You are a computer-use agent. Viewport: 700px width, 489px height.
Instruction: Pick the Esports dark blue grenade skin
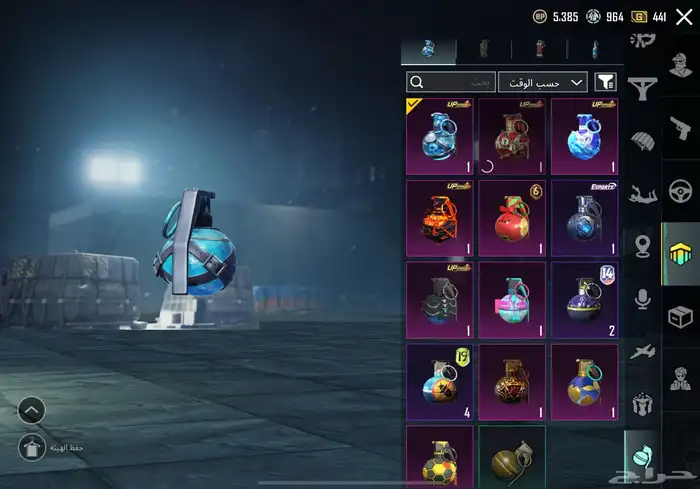pyautogui.click(x=585, y=218)
